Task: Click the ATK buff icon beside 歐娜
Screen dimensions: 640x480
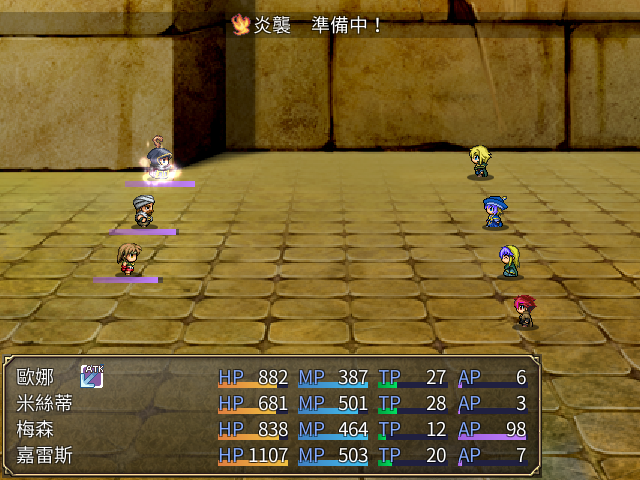Action: [93, 377]
